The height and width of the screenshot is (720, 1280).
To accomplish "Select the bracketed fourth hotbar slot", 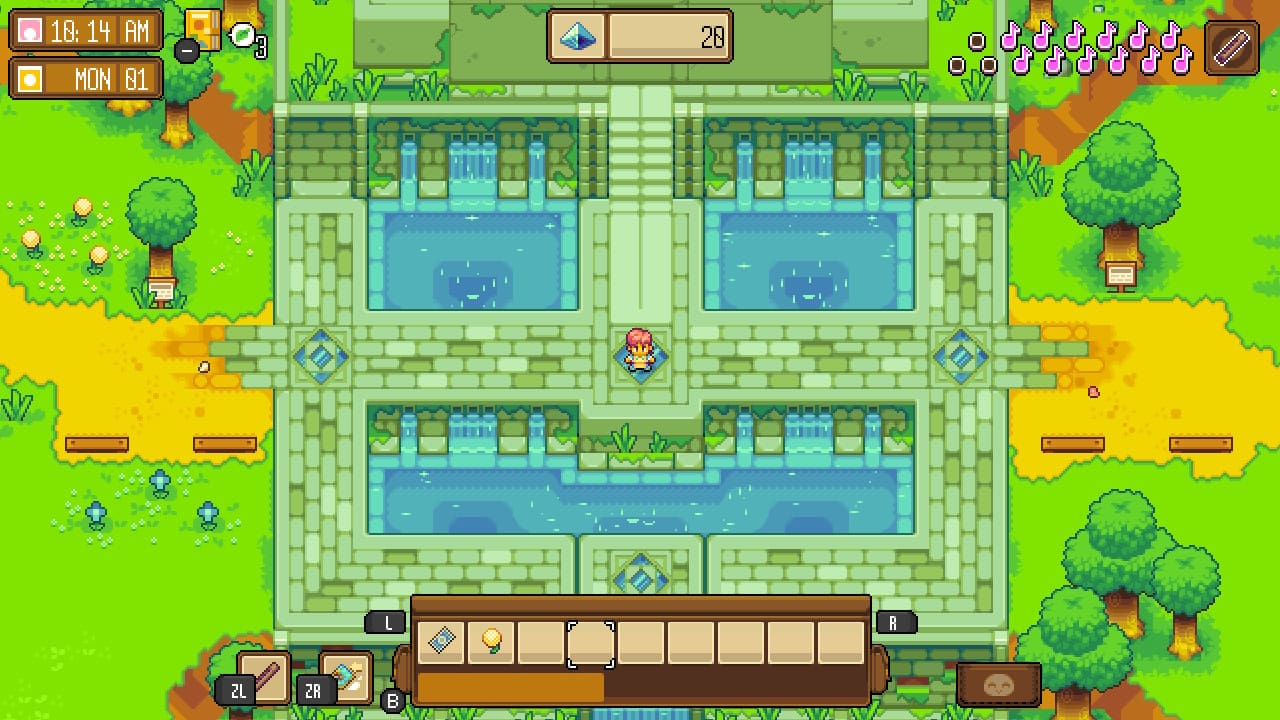I will 591,642.
